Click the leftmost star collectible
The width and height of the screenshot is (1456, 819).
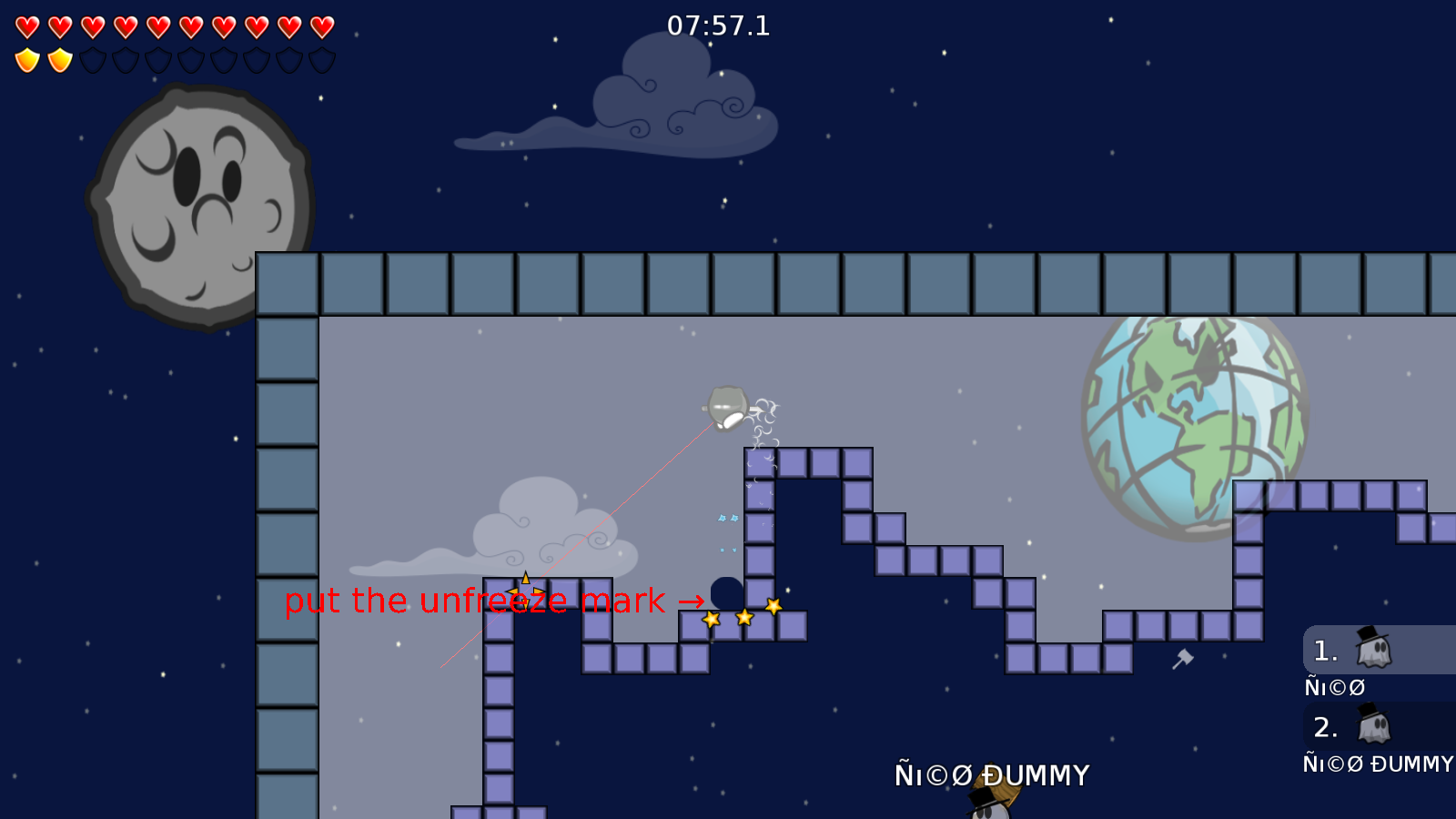[x=712, y=618]
